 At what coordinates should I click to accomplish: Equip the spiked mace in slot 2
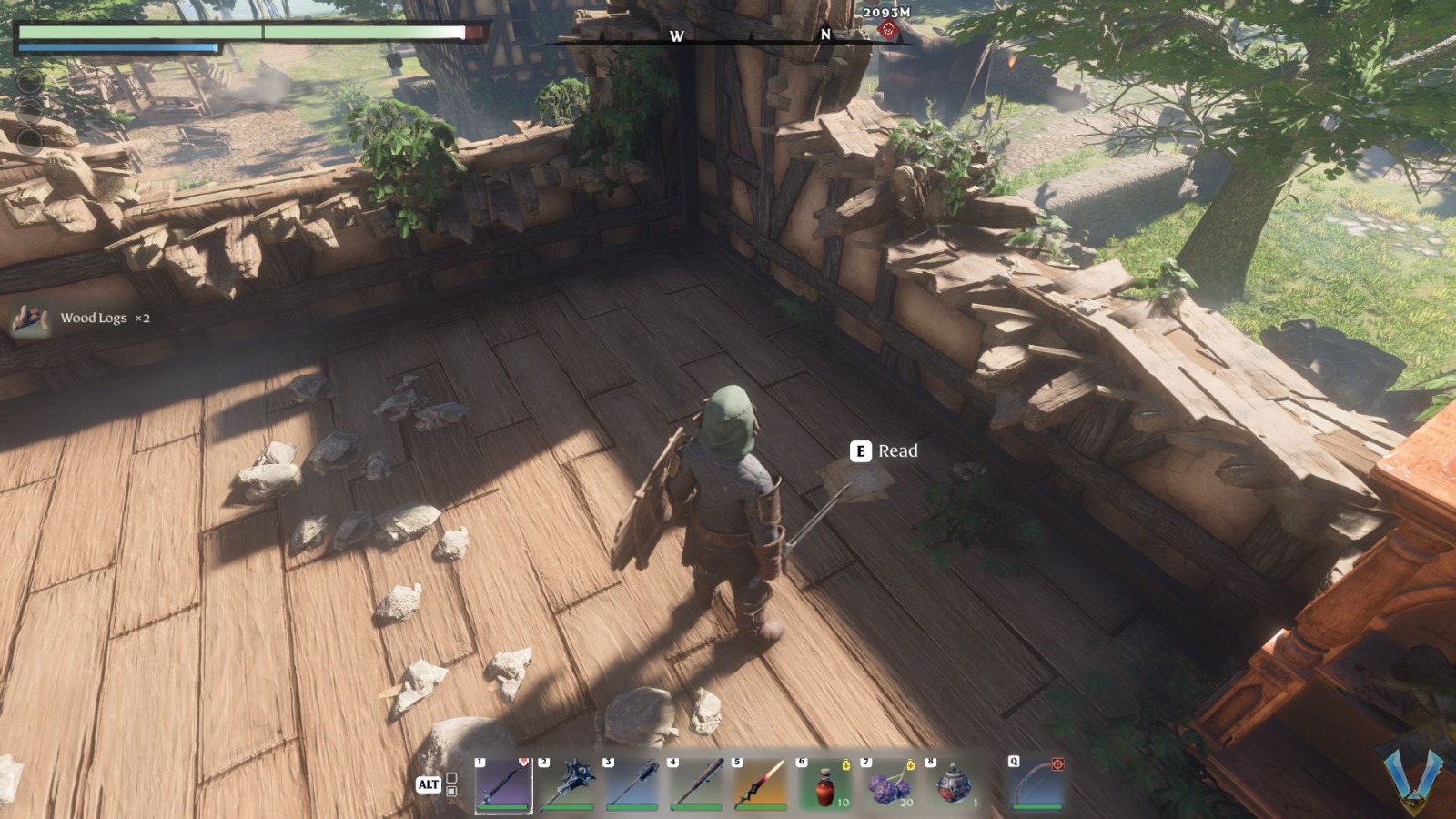[x=568, y=784]
